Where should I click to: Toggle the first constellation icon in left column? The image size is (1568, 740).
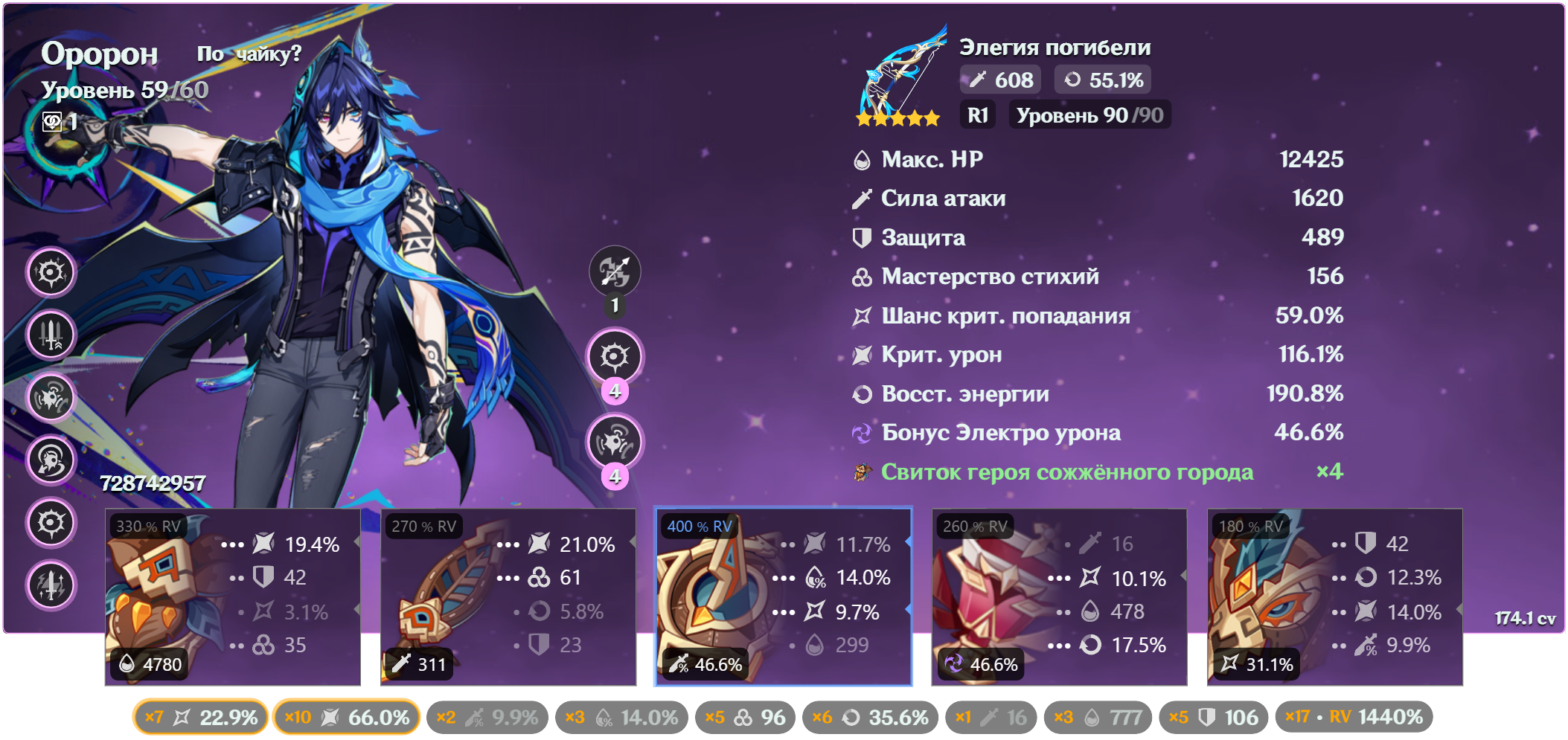click(51, 272)
